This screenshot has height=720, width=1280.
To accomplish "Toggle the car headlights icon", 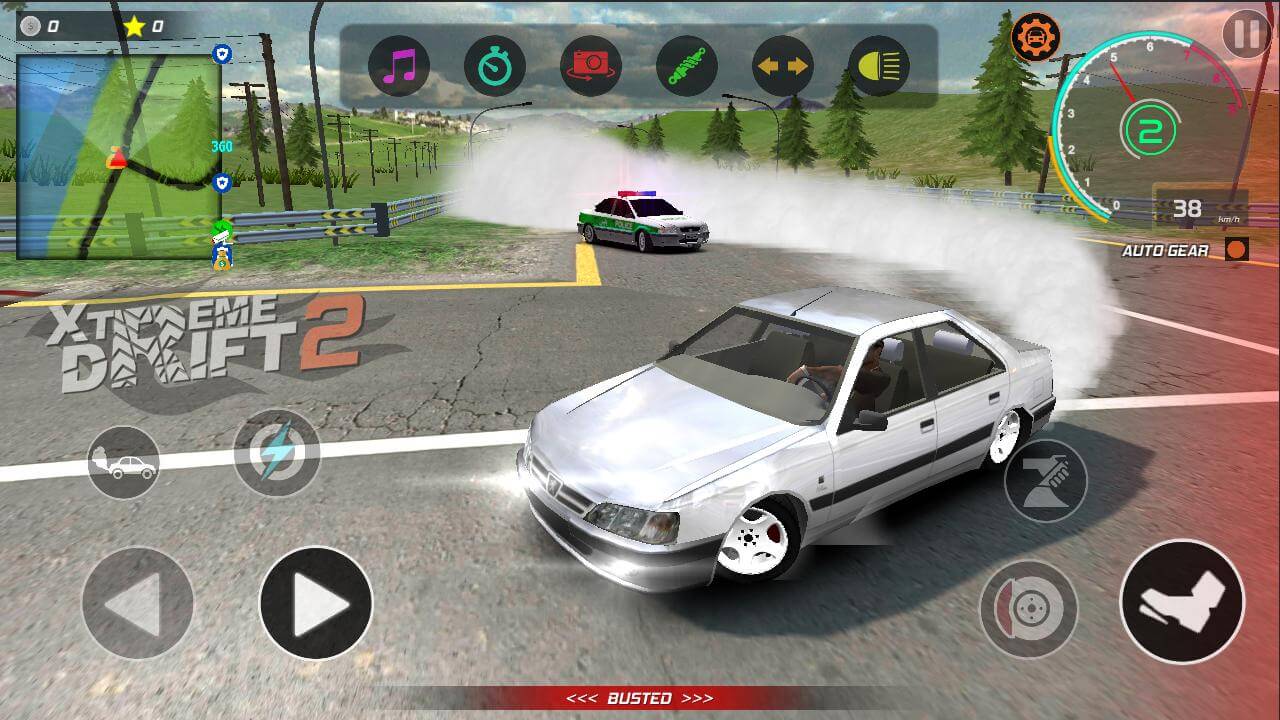I will tap(877, 65).
